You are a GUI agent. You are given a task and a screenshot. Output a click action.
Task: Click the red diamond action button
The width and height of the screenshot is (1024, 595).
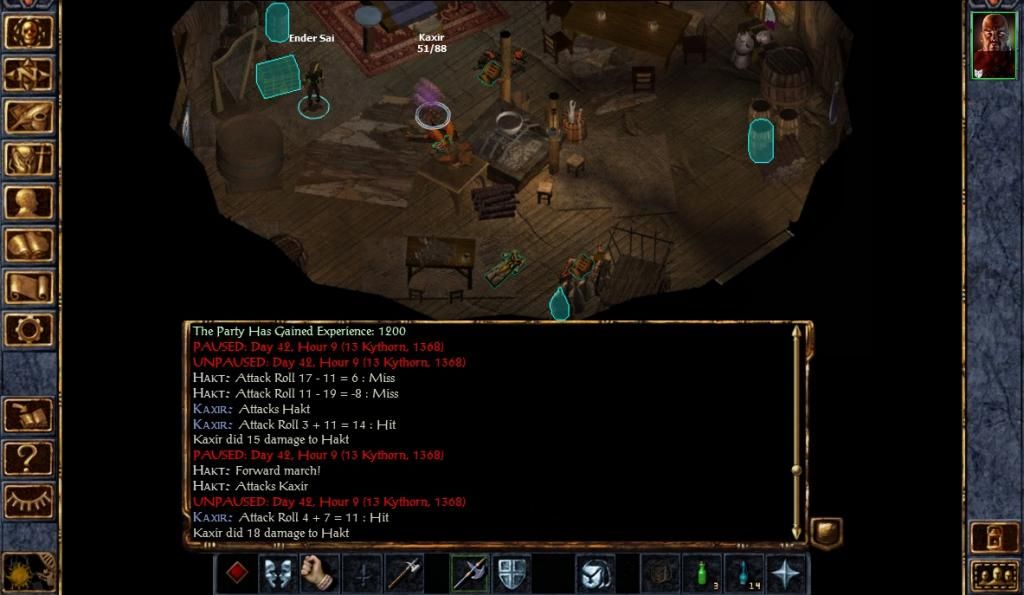coord(236,573)
